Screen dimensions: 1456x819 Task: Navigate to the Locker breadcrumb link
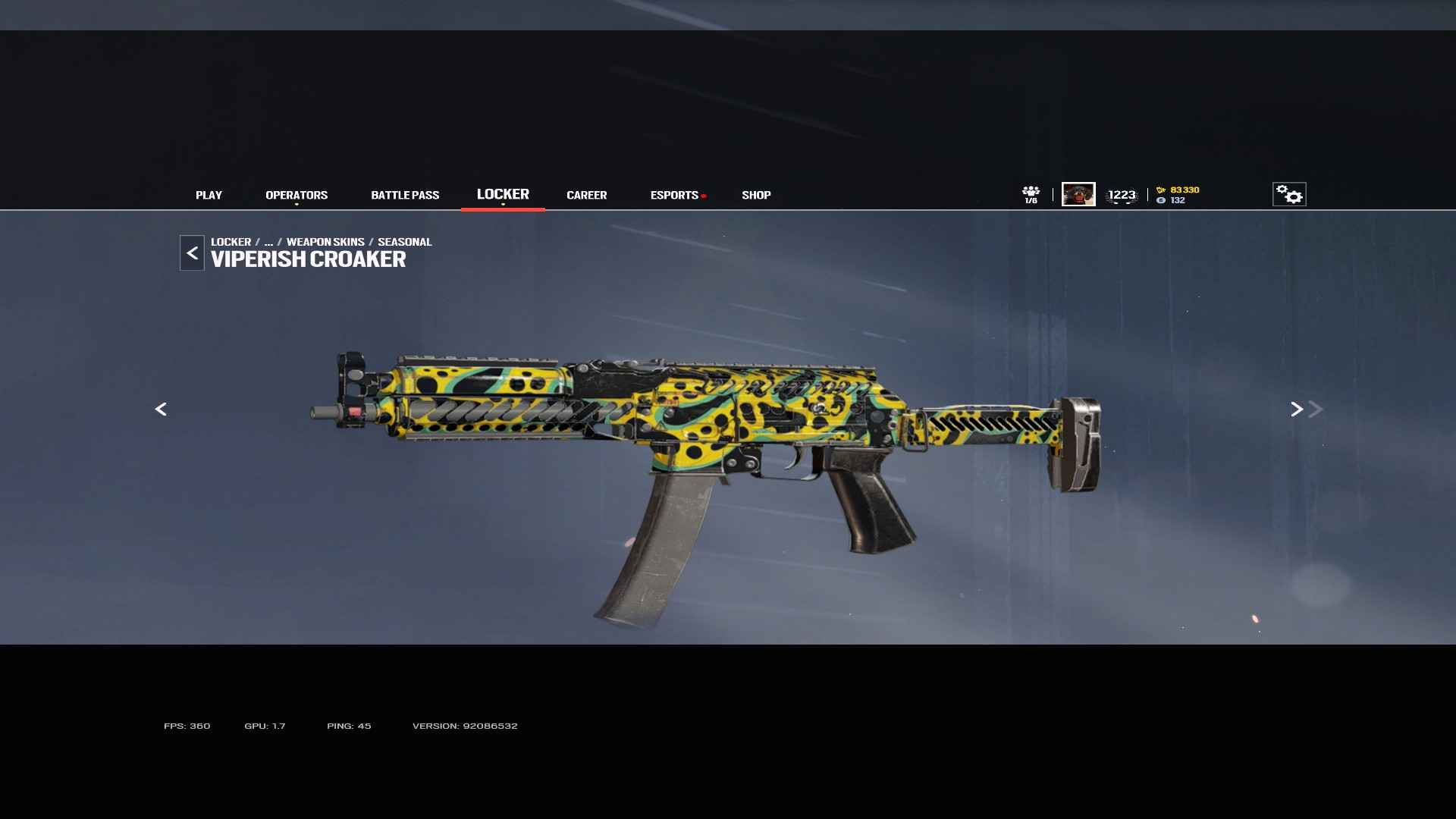(x=231, y=242)
